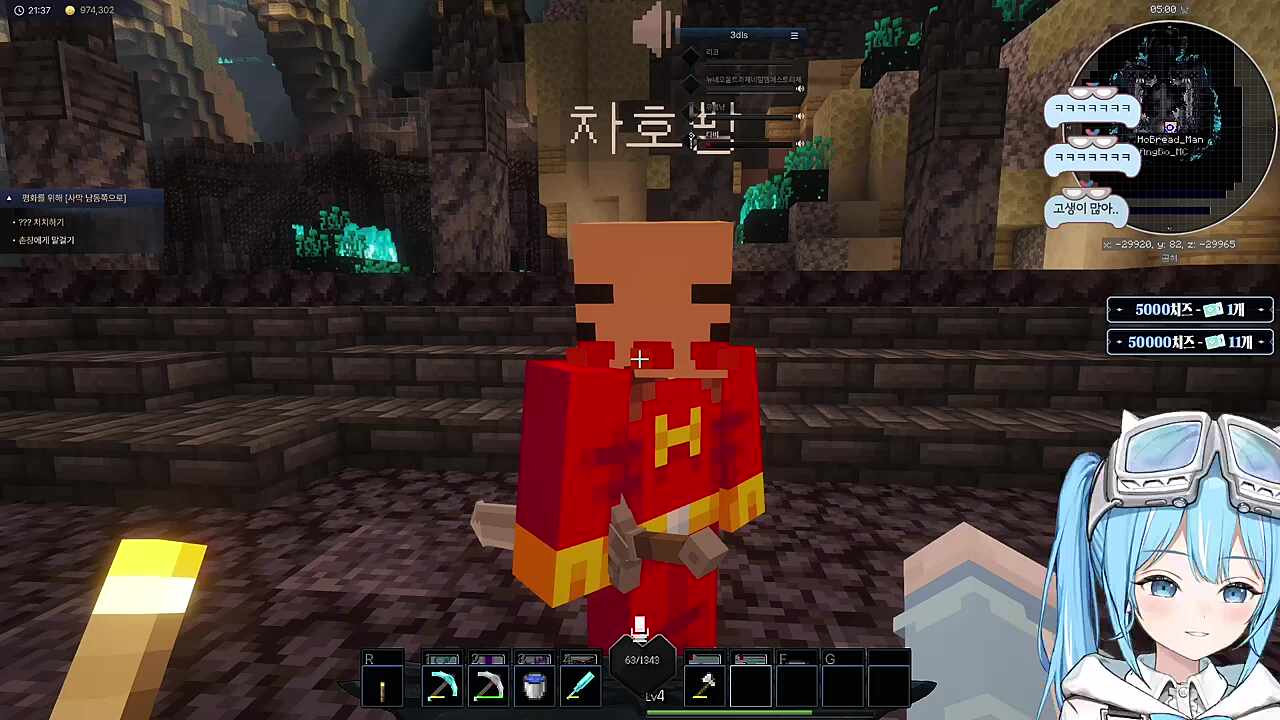Click the 3dls title bar label

point(739,35)
